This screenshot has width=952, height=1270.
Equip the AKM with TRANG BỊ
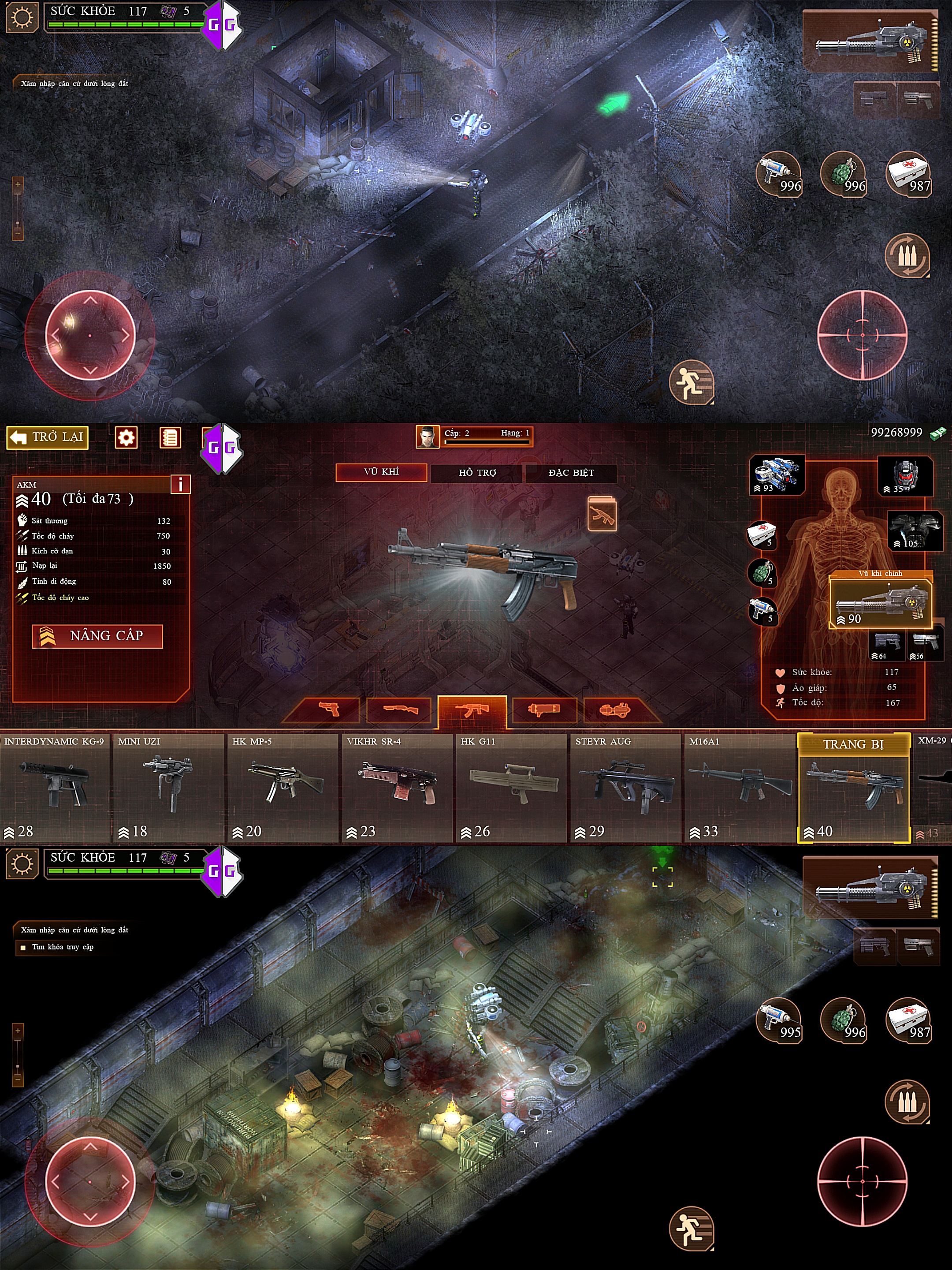coord(853,745)
